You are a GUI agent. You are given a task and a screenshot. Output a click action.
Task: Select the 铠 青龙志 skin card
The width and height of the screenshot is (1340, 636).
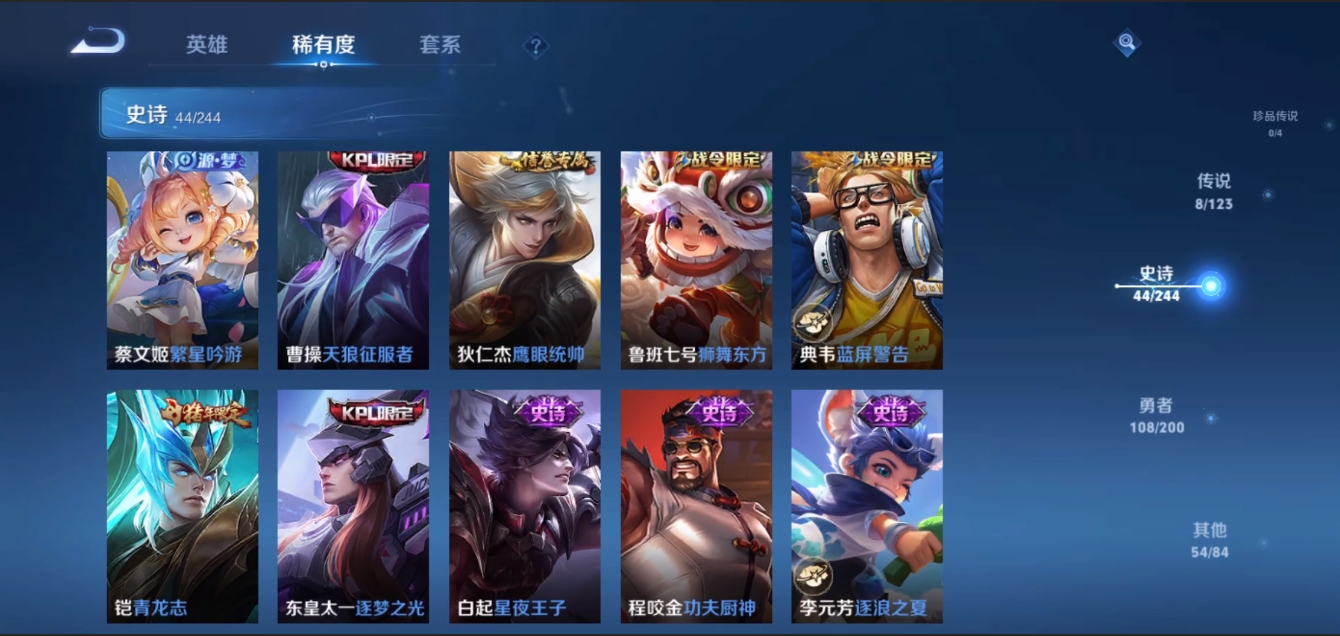click(x=182, y=506)
